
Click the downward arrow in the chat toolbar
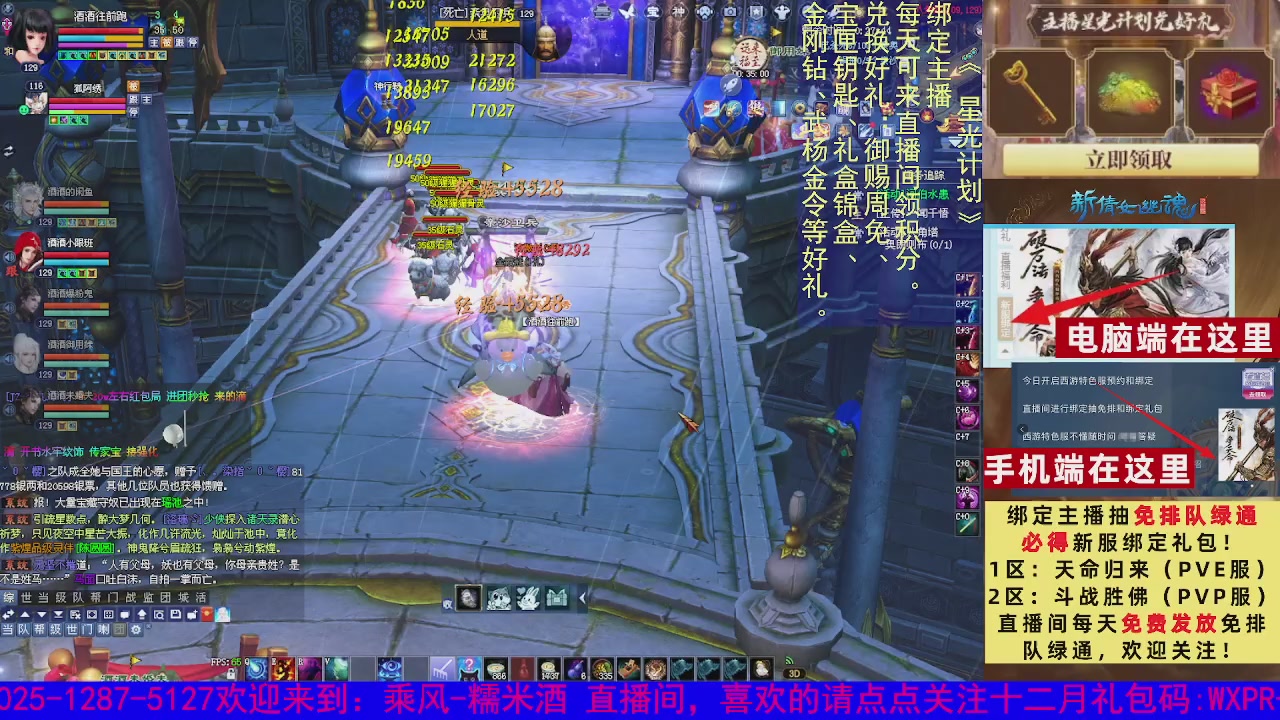click(41, 613)
